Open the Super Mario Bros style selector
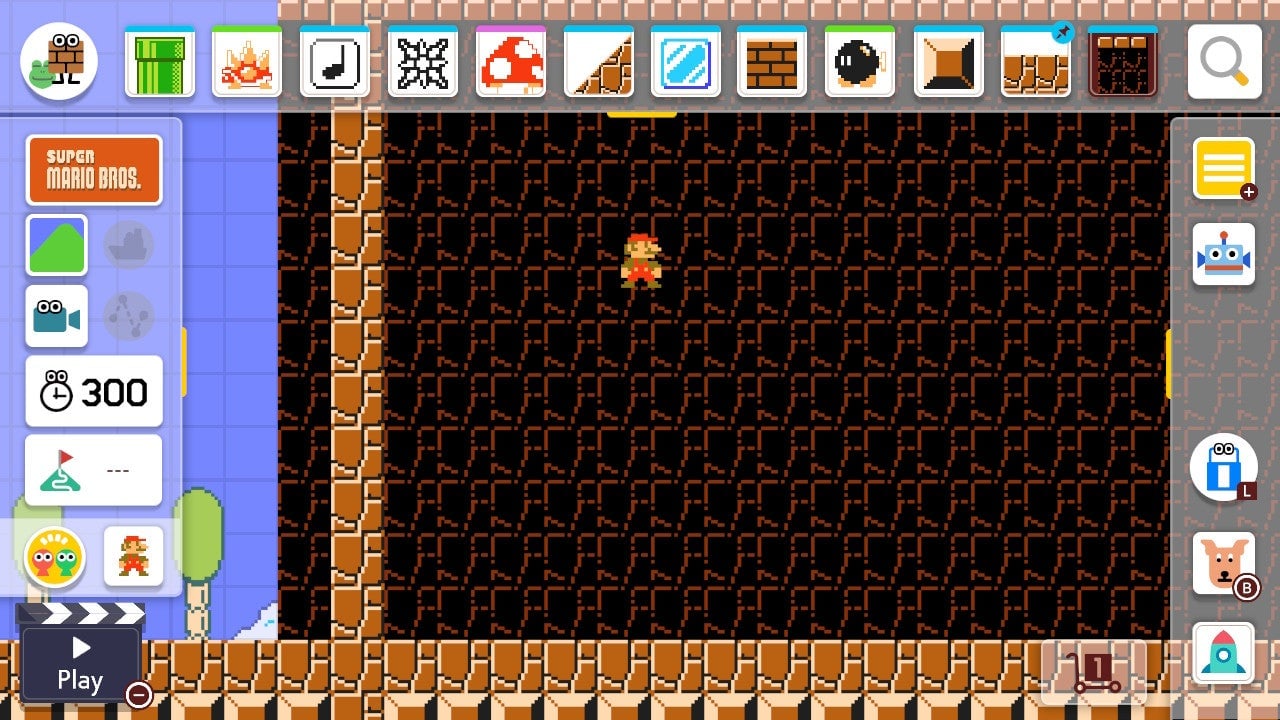Screen dimensions: 1280x720 (94, 170)
